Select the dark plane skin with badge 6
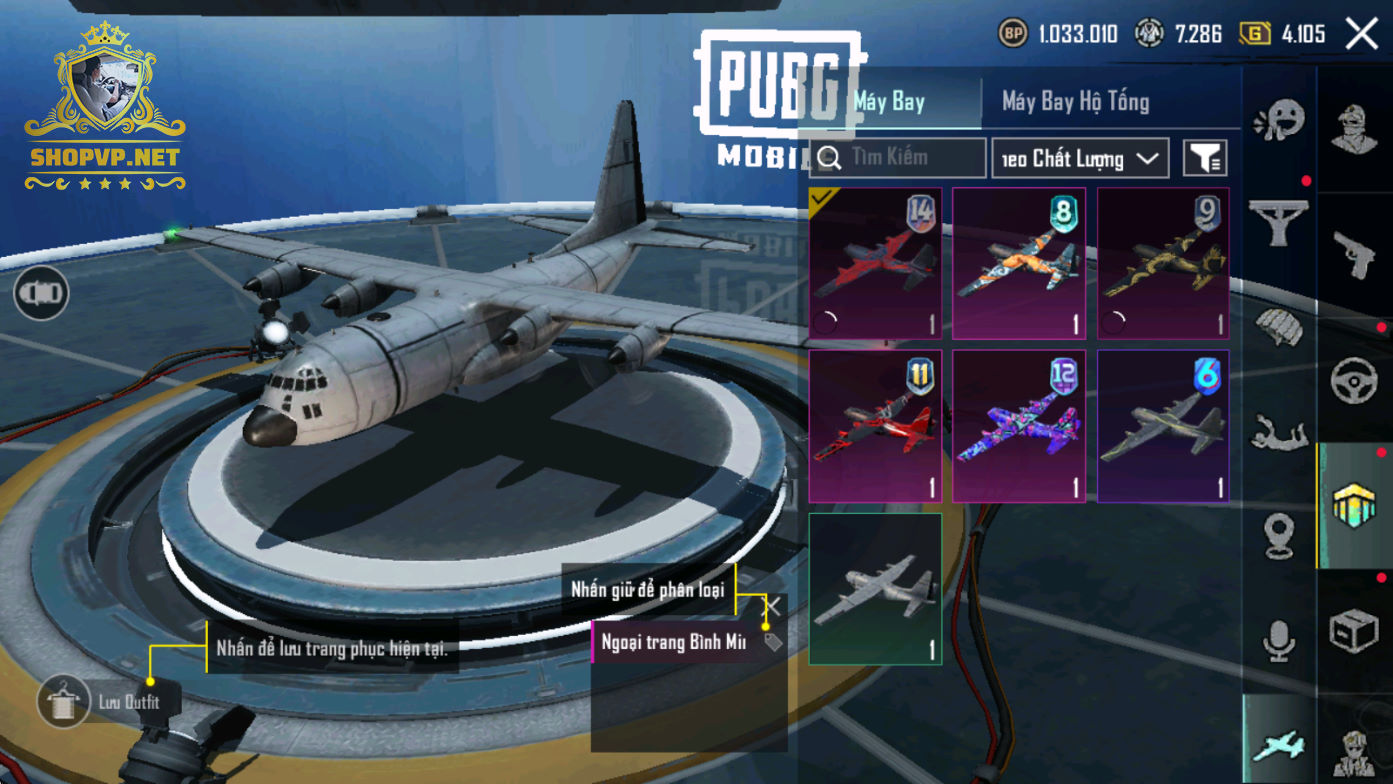Screen dimensions: 1393x784 point(1163,426)
